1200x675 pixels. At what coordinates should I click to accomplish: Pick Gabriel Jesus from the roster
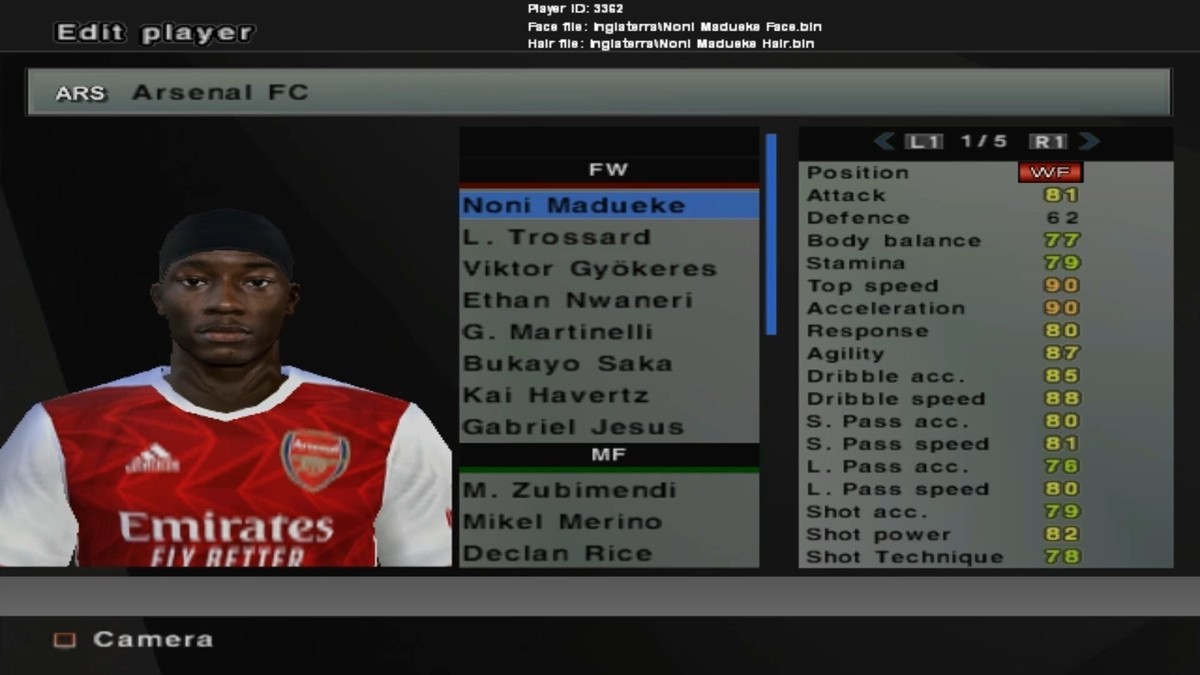coord(608,427)
